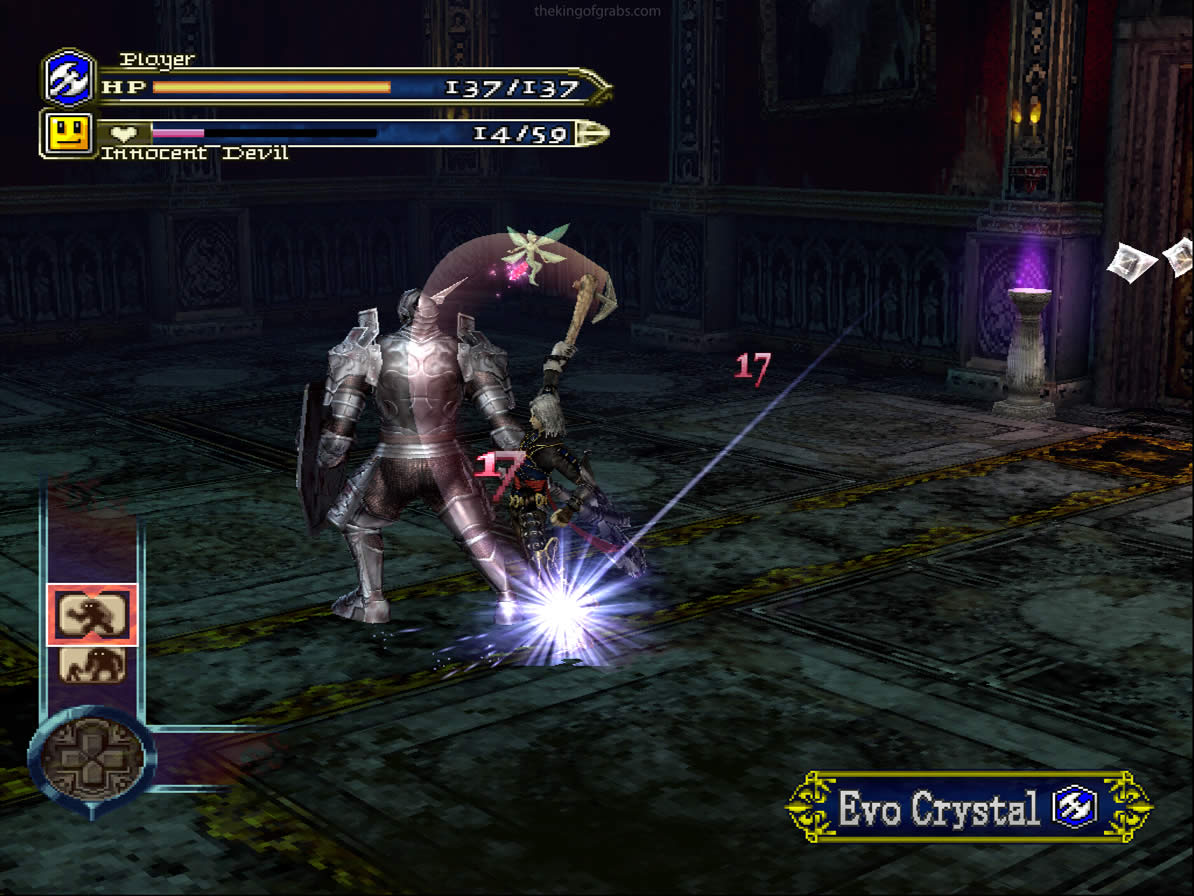The height and width of the screenshot is (896, 1194).
Task: Select the yellow smiley Innocent Devil portrait
Action: [68, 133]
